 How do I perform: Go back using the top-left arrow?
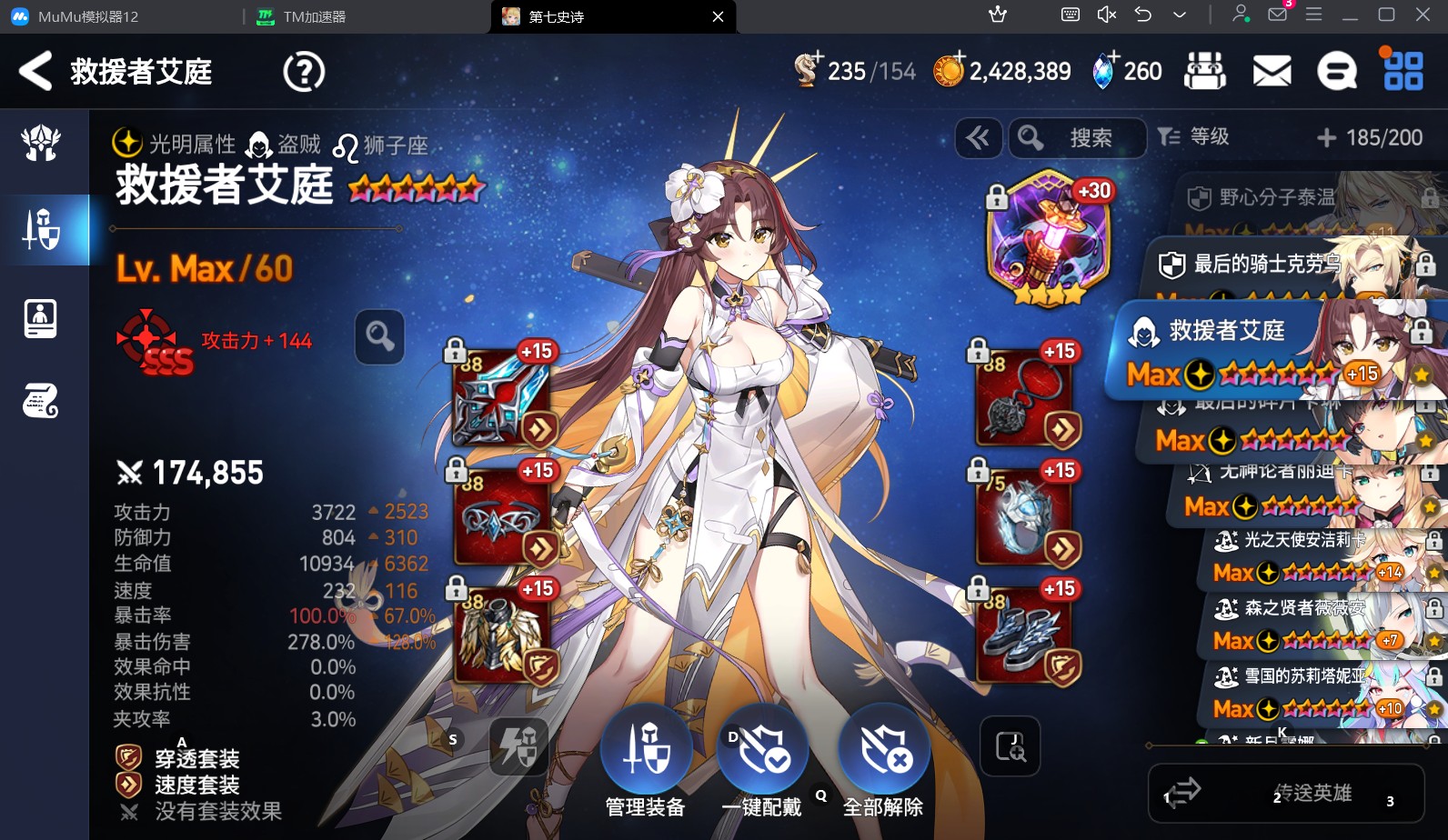coord(36,71)
